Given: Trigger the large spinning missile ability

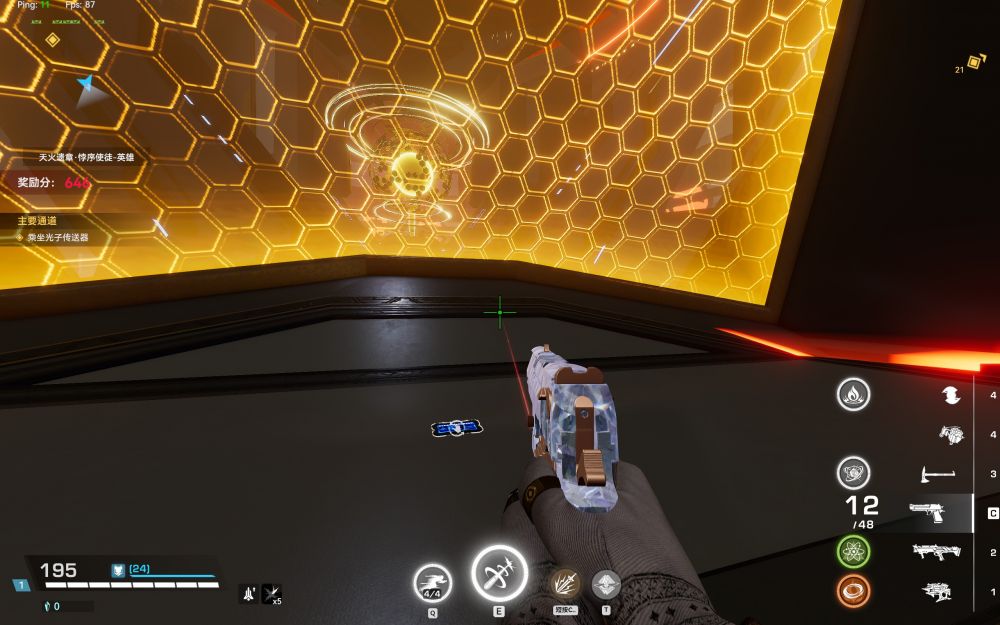Looking at the screenshot, I should [499, 574].
